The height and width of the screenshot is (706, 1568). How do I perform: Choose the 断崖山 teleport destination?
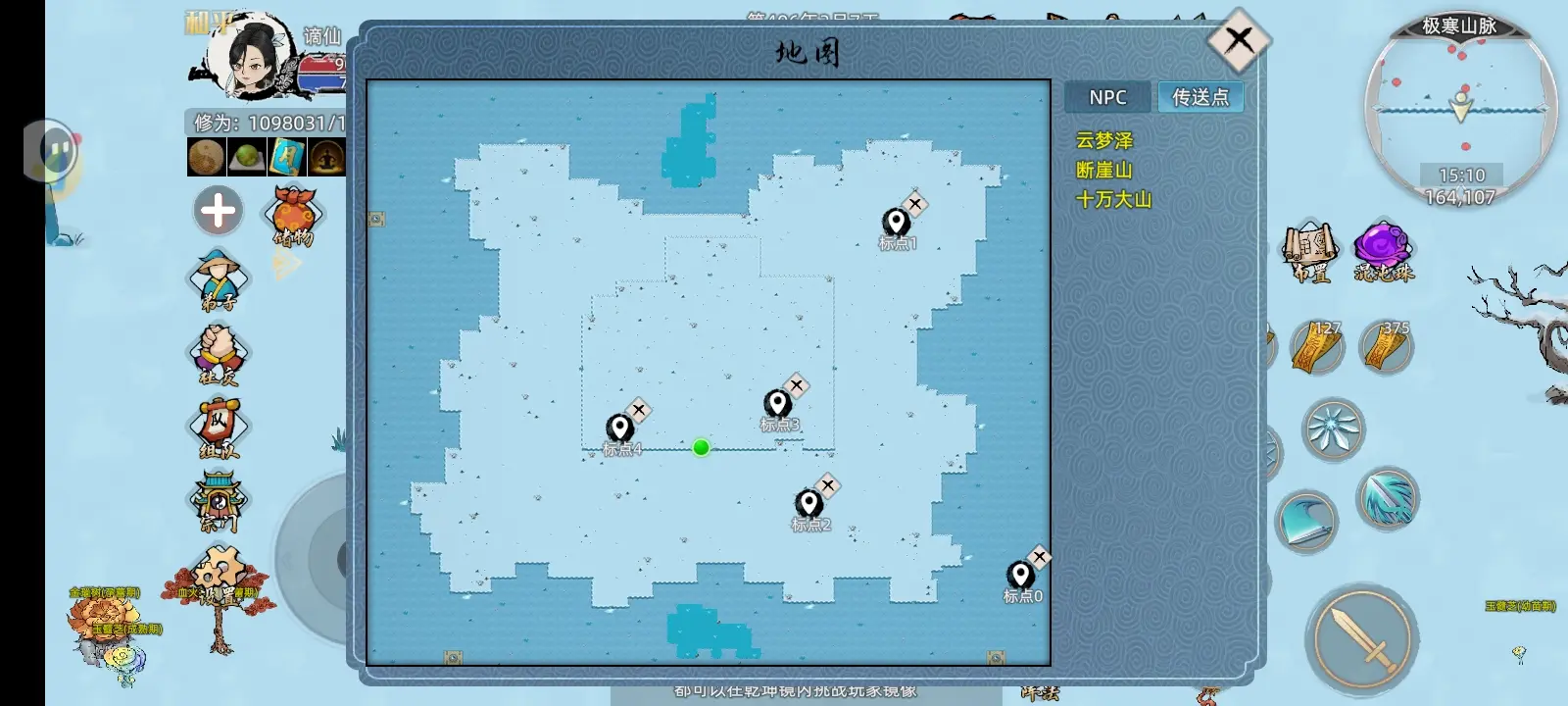[x=1103, y=170]
